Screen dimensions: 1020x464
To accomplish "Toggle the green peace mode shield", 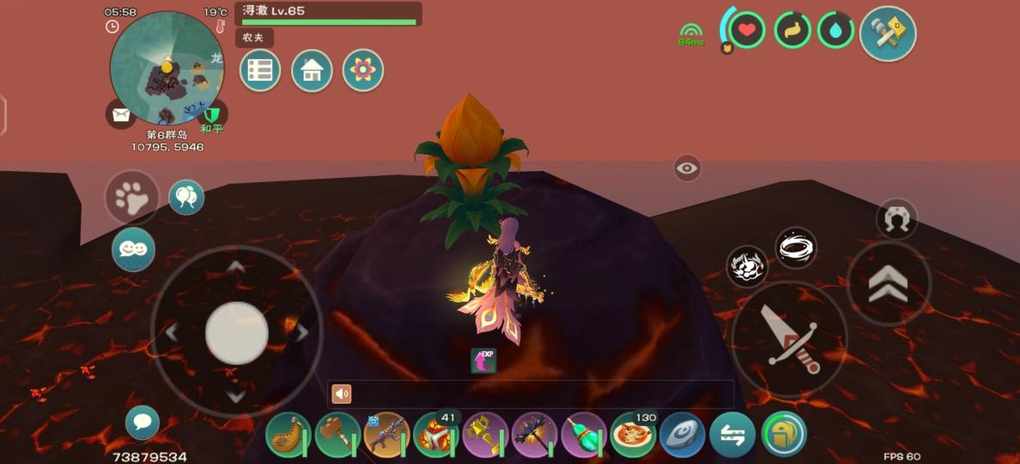I will (x=212, y=113).
